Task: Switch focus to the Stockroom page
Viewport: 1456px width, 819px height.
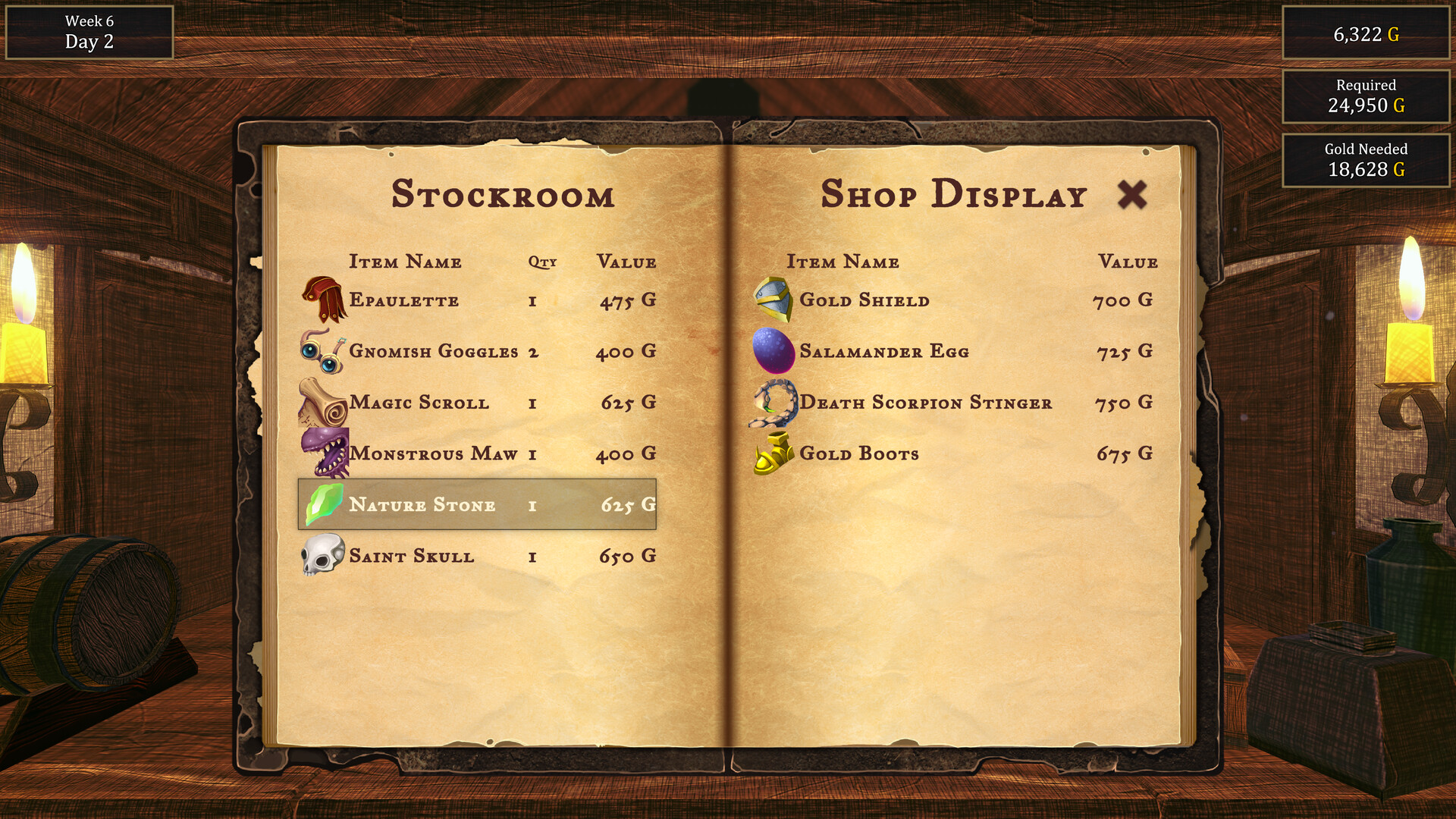Action: (x=503, y=195)
